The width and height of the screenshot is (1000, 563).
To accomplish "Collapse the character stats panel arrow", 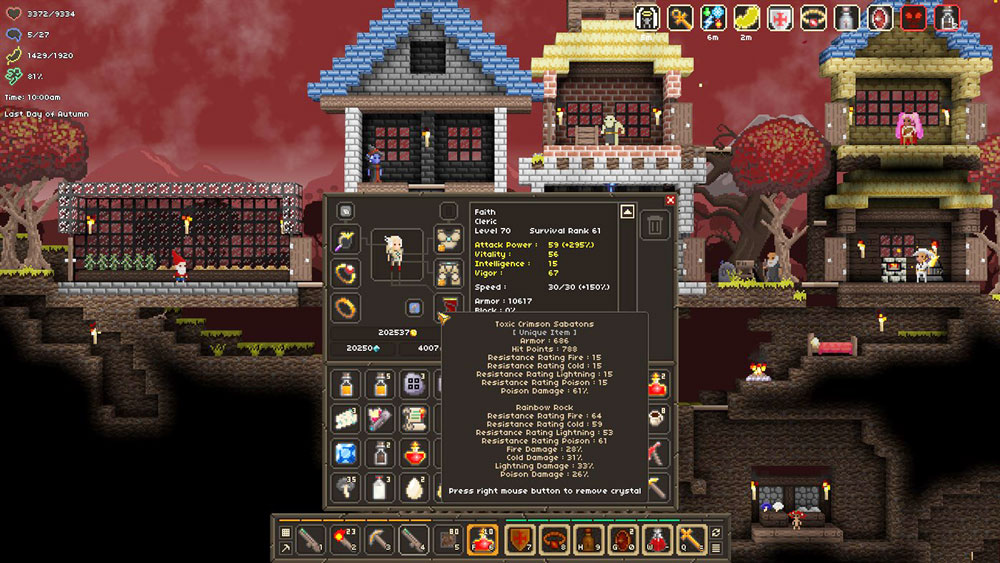I will coord(627,211).
